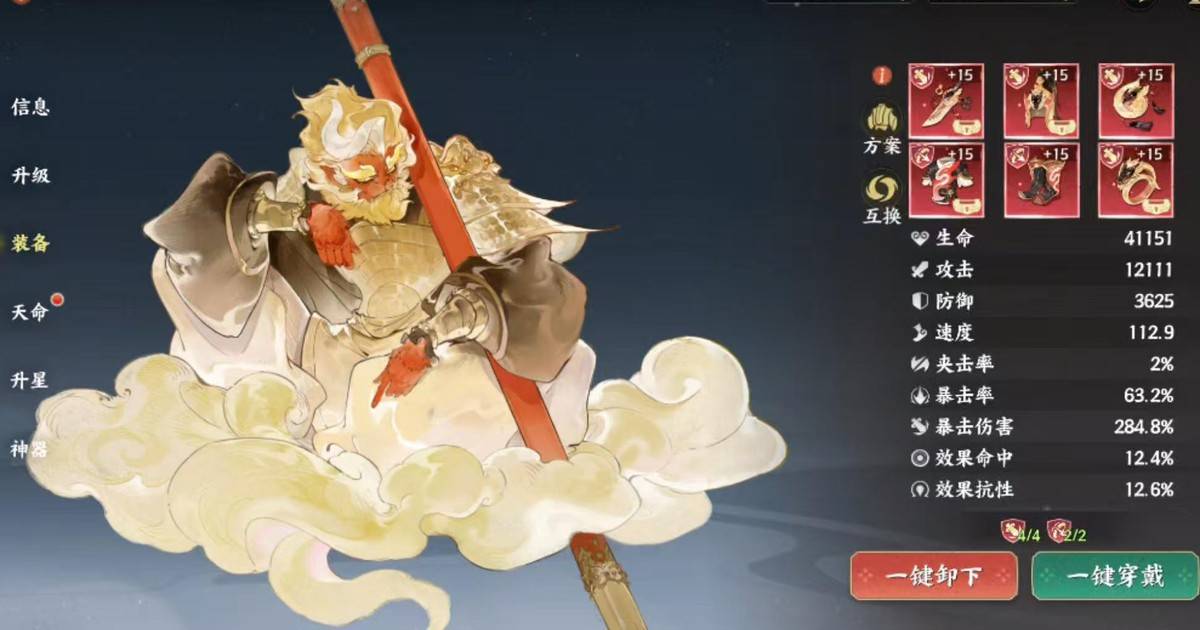Go to the 升星 star-up tab

[x=31, y=380]
